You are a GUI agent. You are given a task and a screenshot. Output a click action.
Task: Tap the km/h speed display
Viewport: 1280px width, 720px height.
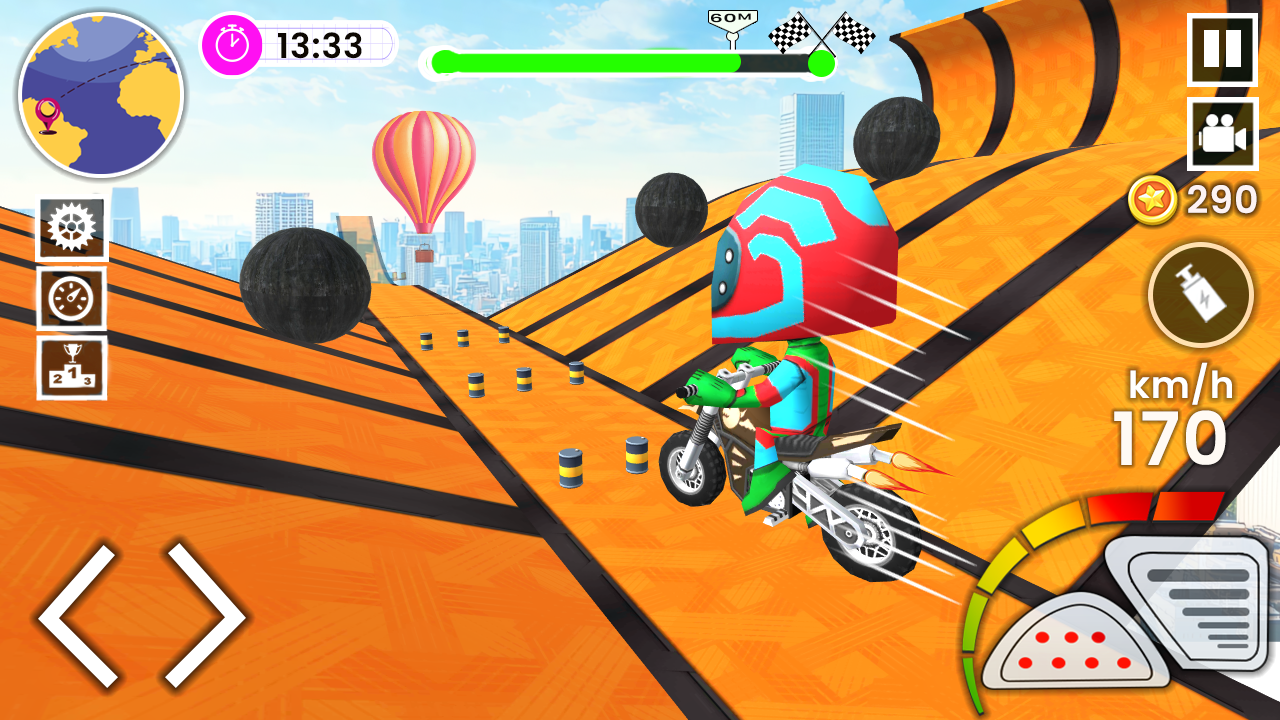(x=1180, y=388)
